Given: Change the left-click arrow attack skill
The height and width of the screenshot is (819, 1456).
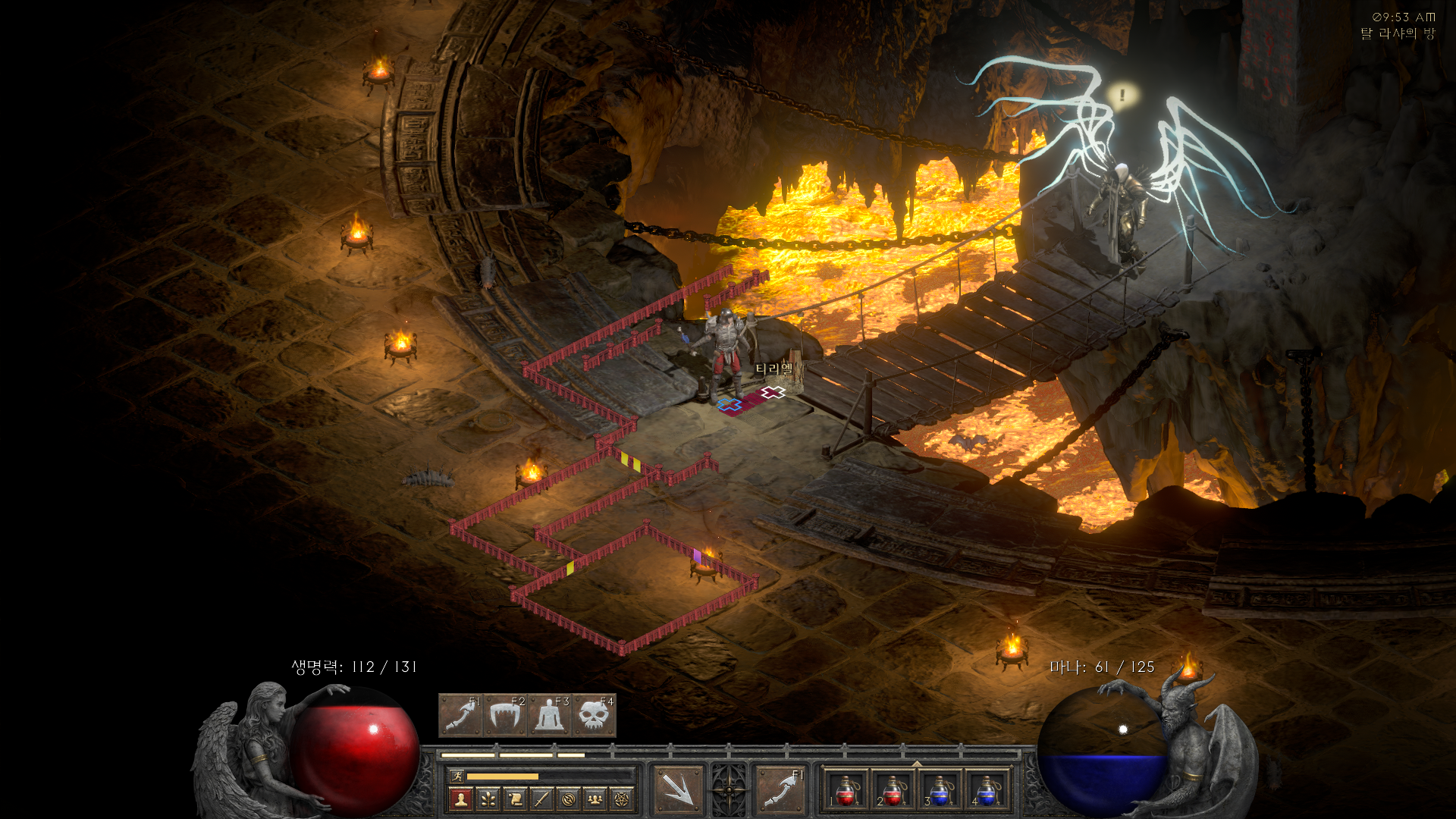Looking at the screenshot, I should tap(678, 789).
